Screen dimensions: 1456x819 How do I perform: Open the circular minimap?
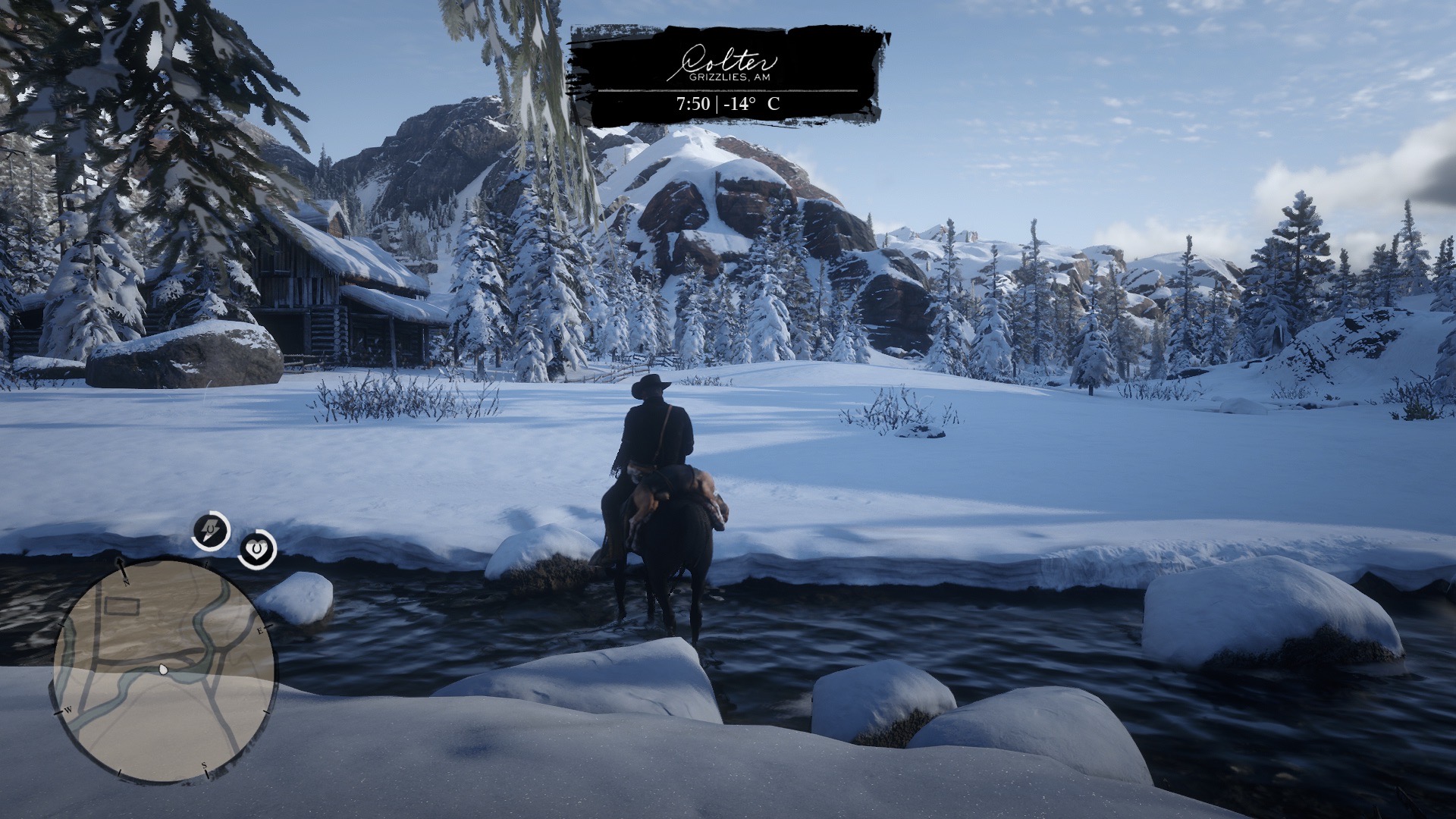164,671
